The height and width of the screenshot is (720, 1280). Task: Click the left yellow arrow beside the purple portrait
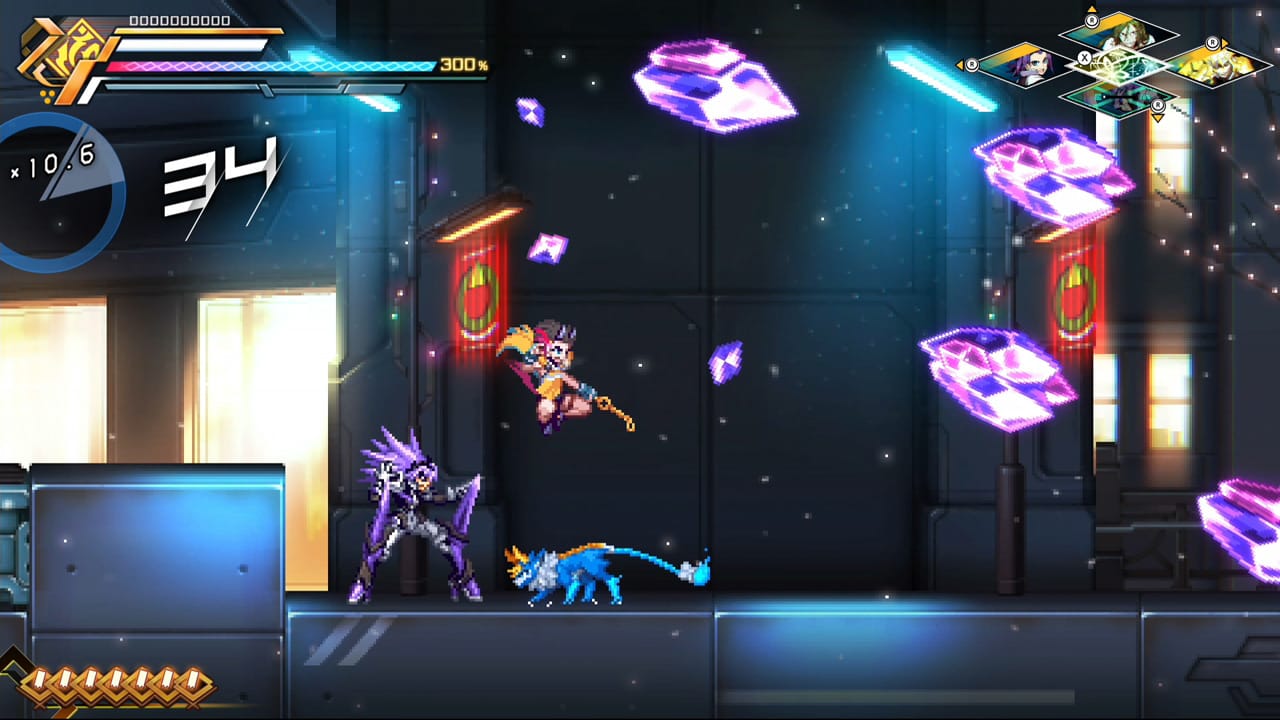(x=960, y=63)
